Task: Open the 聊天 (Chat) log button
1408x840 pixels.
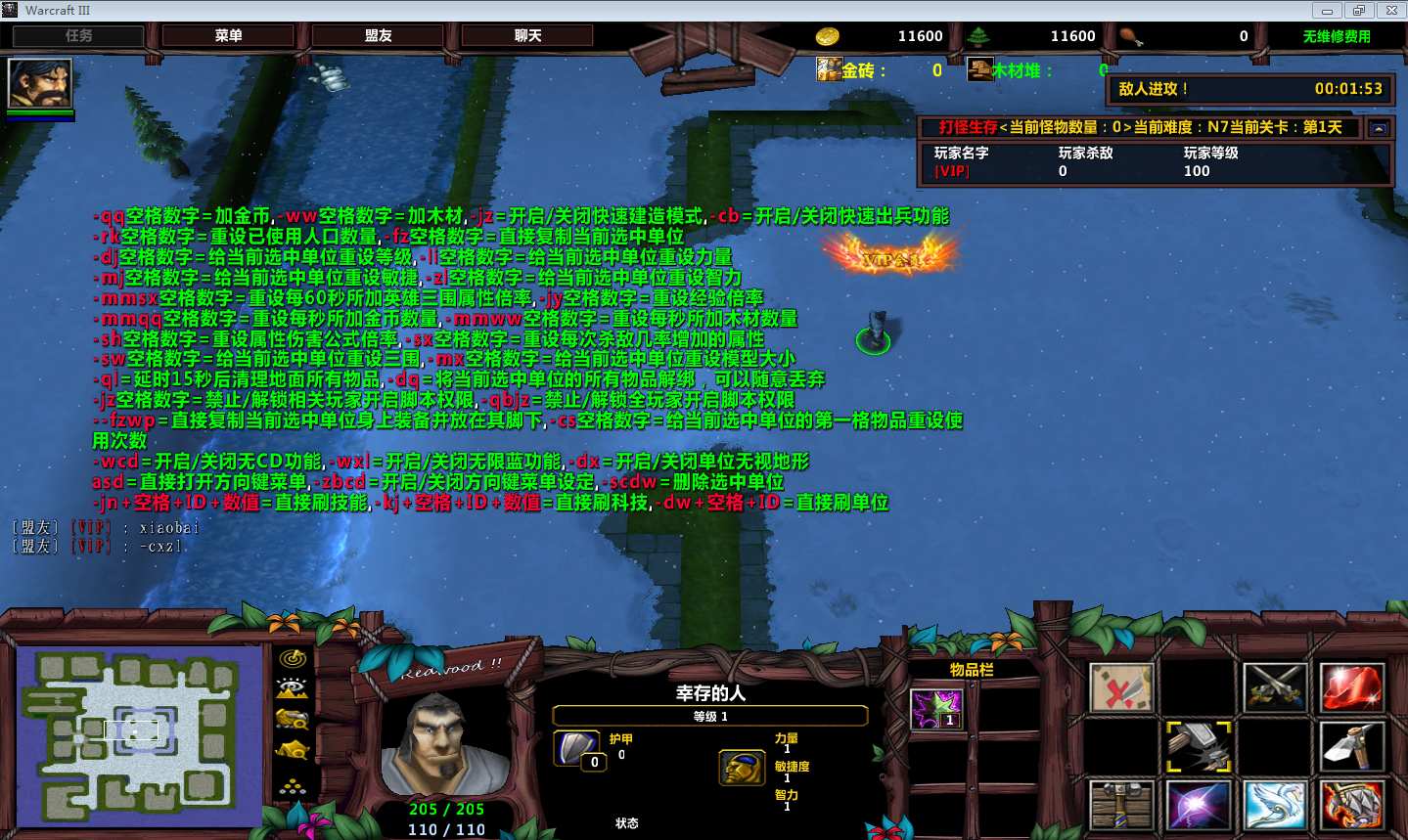Action: point(527,36)
